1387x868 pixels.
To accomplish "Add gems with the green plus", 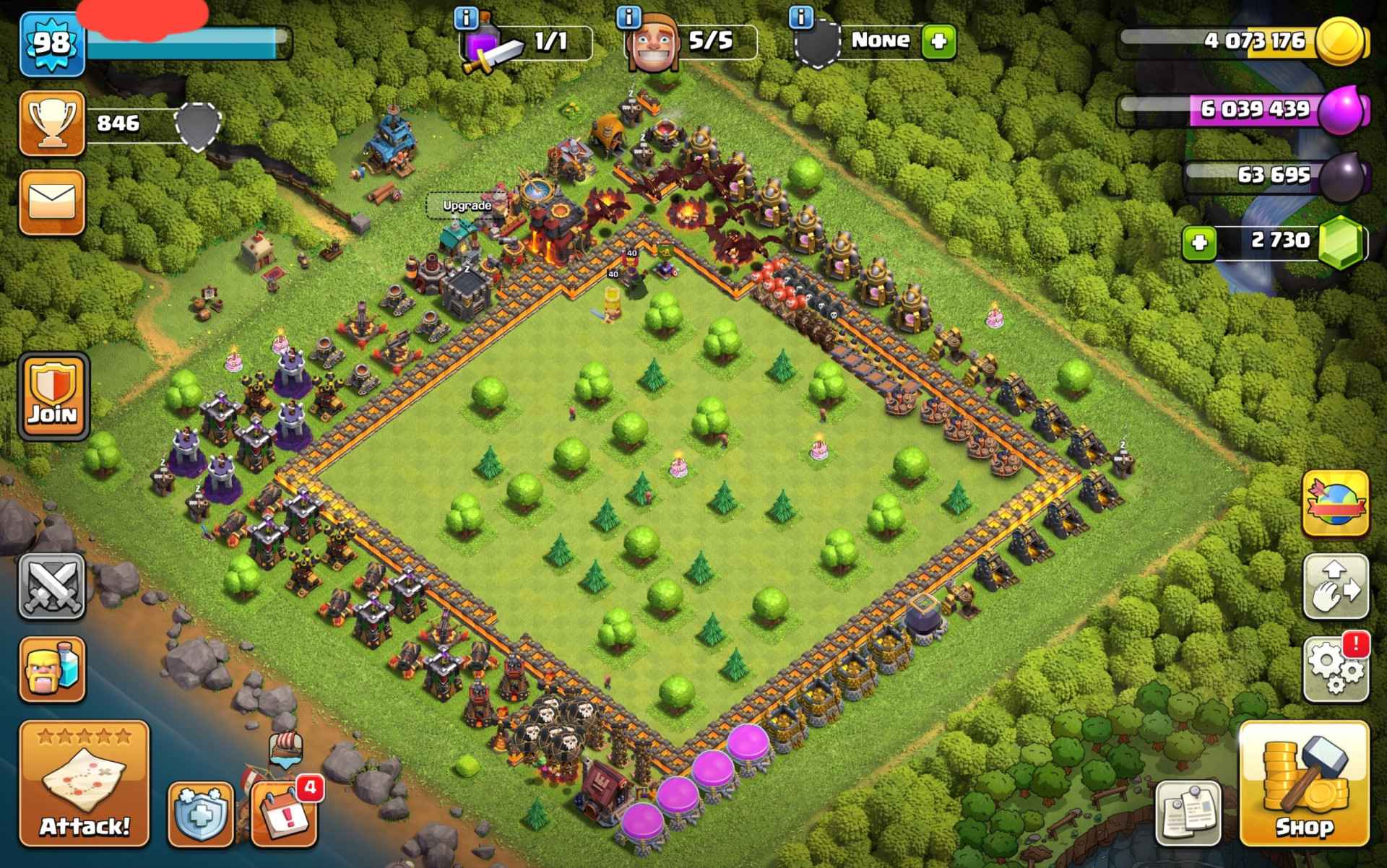I will coord(1199,242).
